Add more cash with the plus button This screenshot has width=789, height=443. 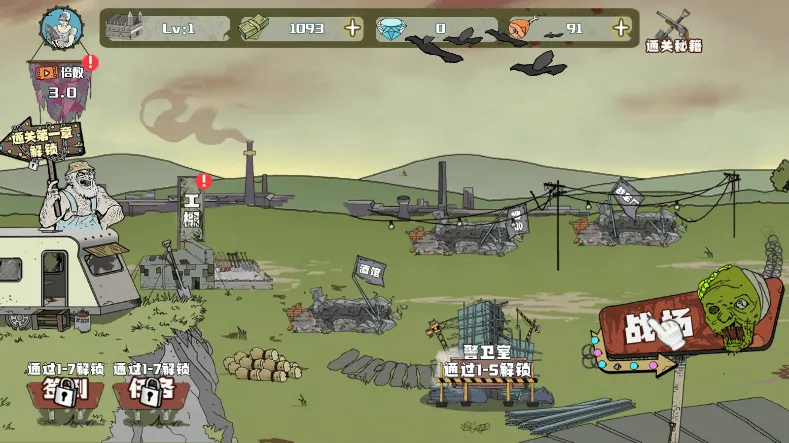(x=352, y=28)
